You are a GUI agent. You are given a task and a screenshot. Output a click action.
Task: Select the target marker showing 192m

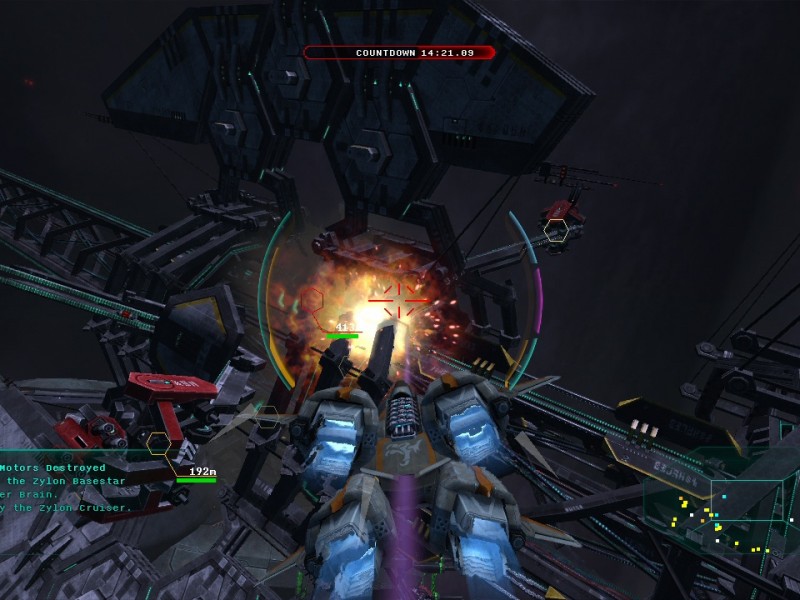(x=159, y=442)
